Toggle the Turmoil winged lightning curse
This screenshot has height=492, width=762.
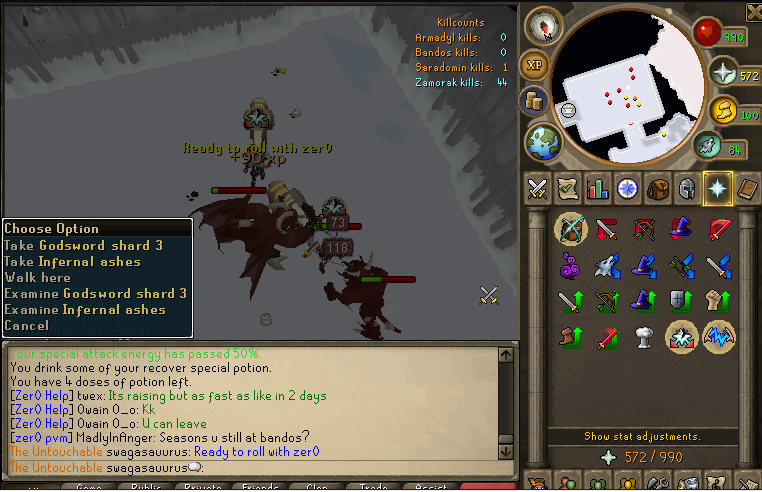tap(719, 337)
